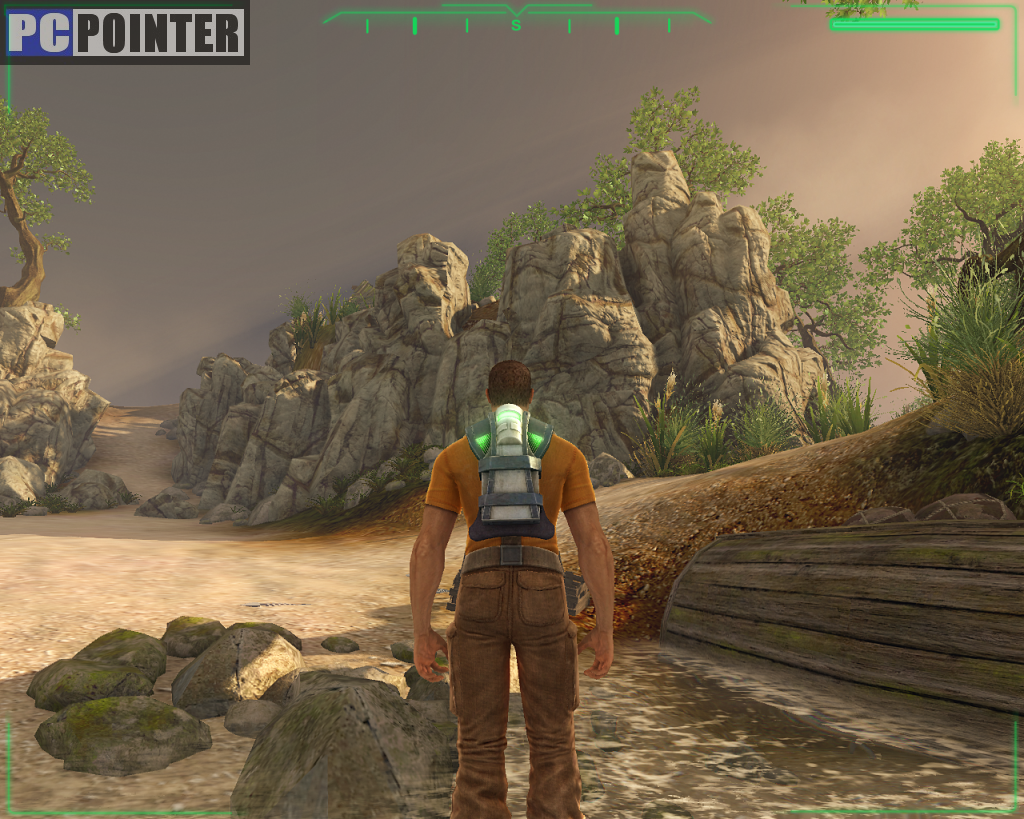Viewport: 1024px width, 819px height.
Task: Click the green compass heading strip
Action: point(517,21)
